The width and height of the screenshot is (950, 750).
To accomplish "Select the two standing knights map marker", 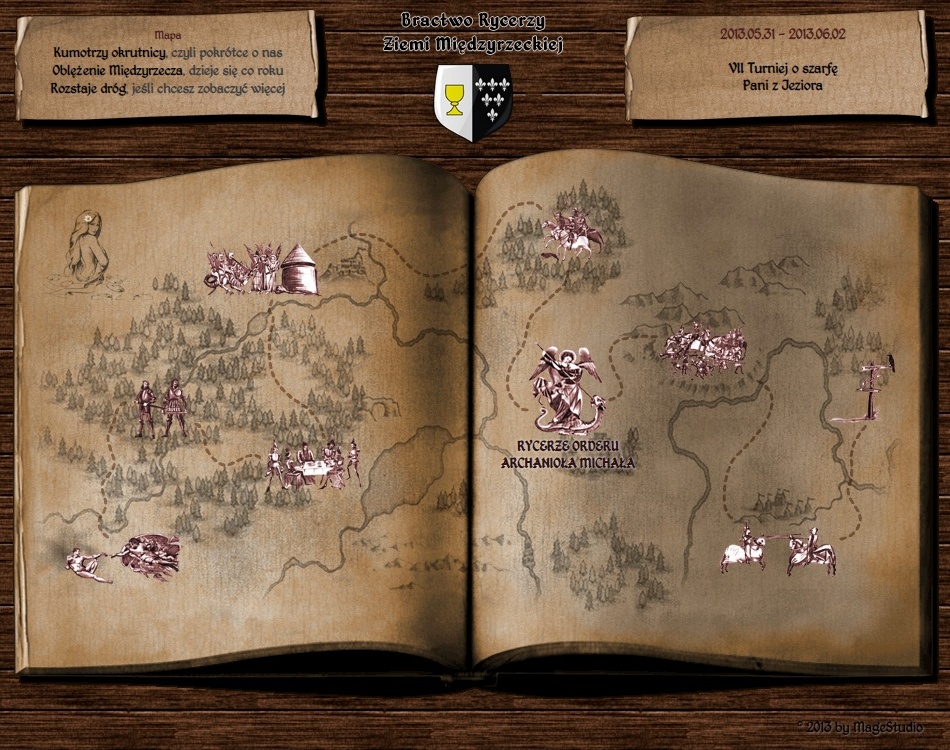I will coord(161,408).
